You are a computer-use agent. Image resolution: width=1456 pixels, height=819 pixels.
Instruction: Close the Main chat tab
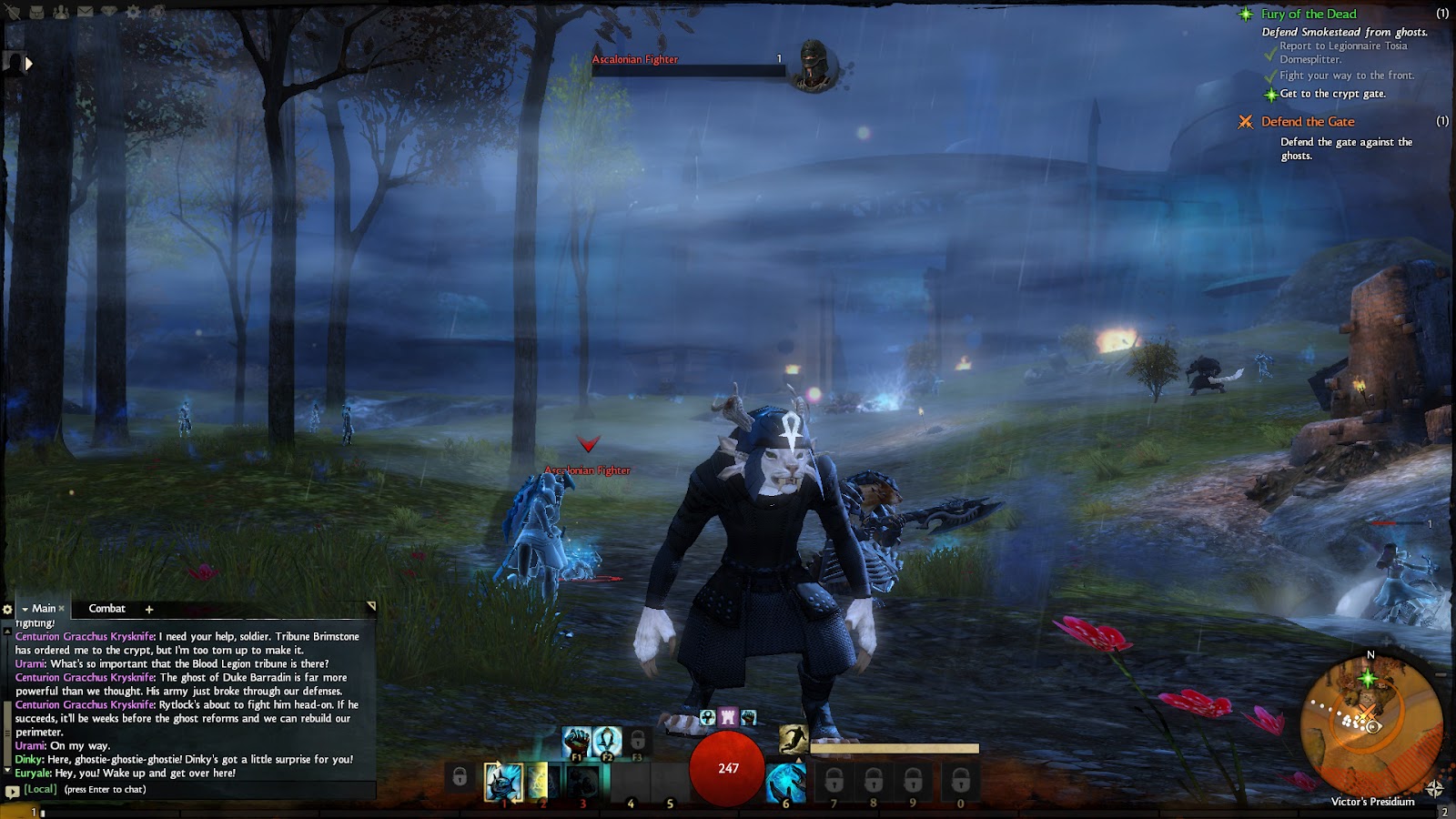(61, 609)
